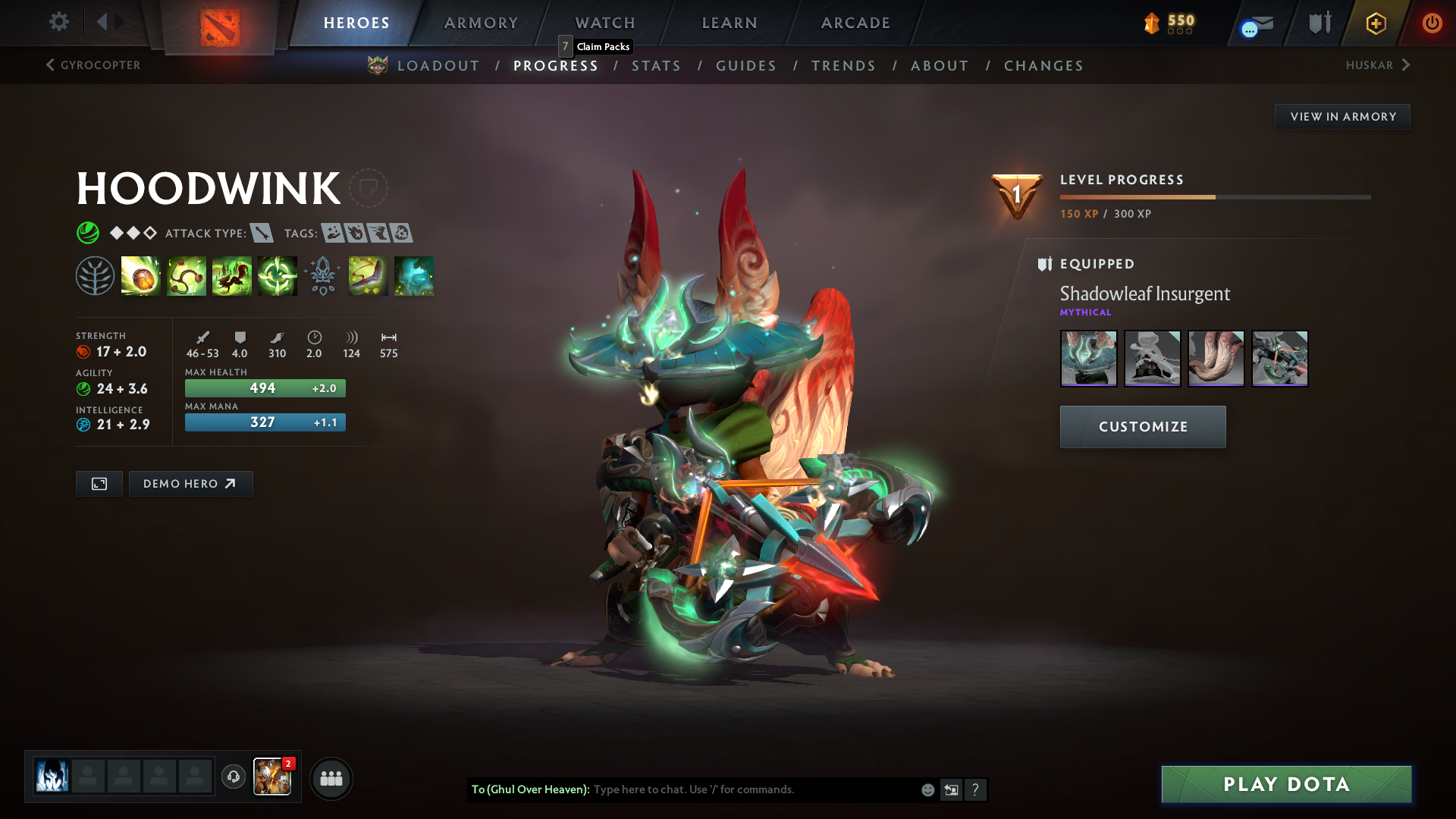The width and height of the screenshot is (1456, 819).
Task: Open the ARMORY menu item
Action: pos(480,23)
